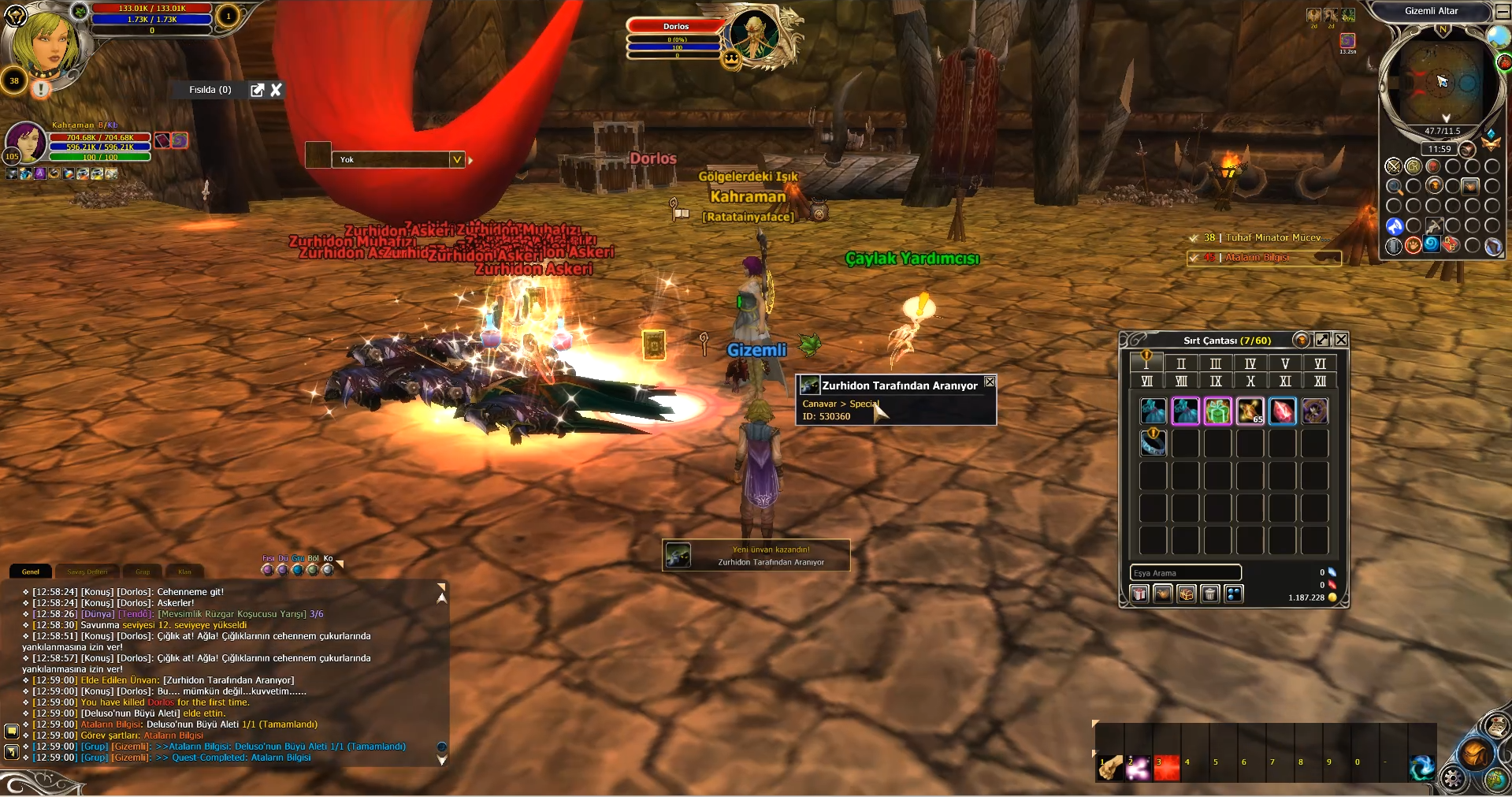Image resolution: width=1512 pixels, height=797 pixels.
Task: Click the new title earned notification
Action: click(x=756, y=556)
